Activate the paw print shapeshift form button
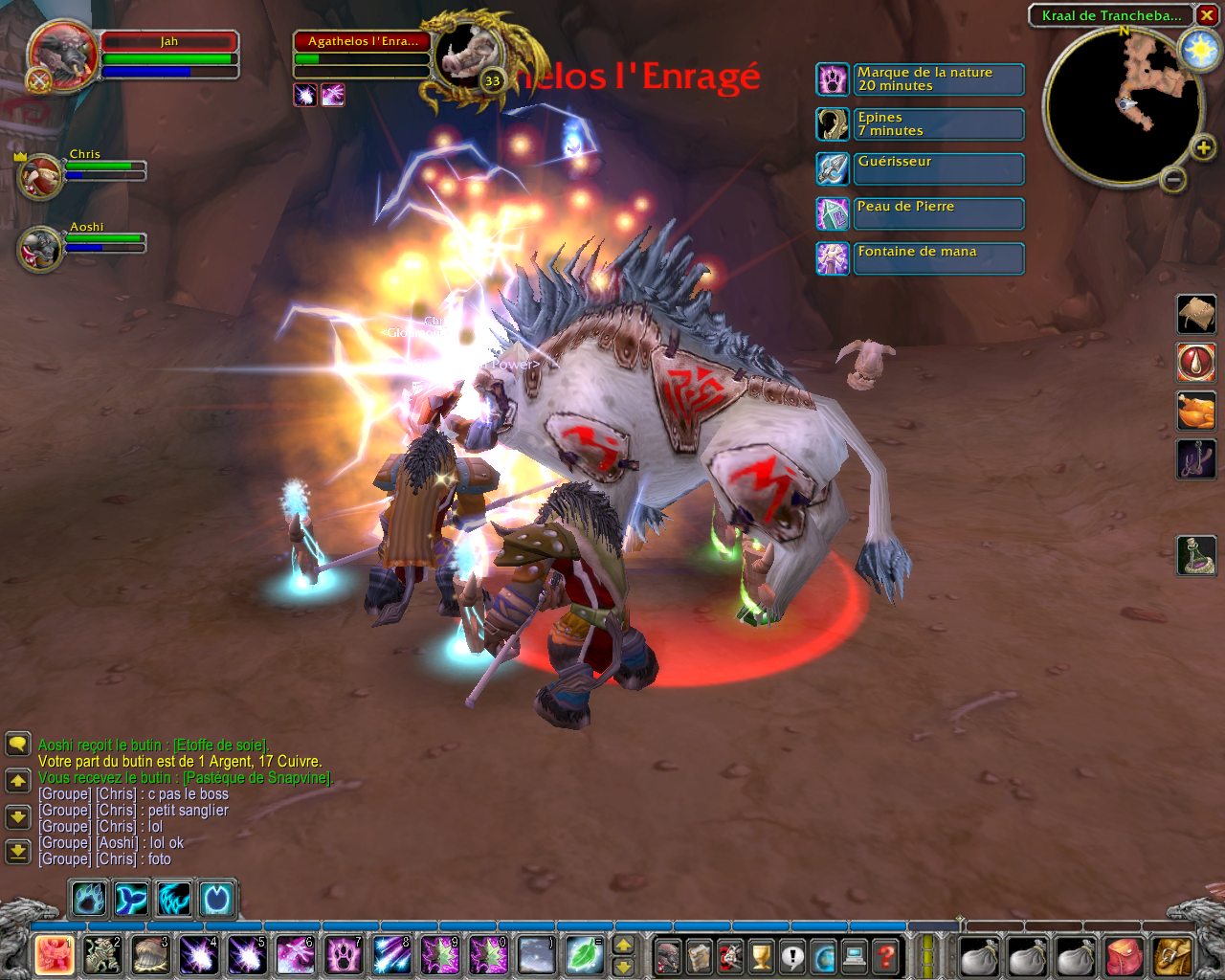The width and height of the screenshot is (1225, 980). pos(88,900)
